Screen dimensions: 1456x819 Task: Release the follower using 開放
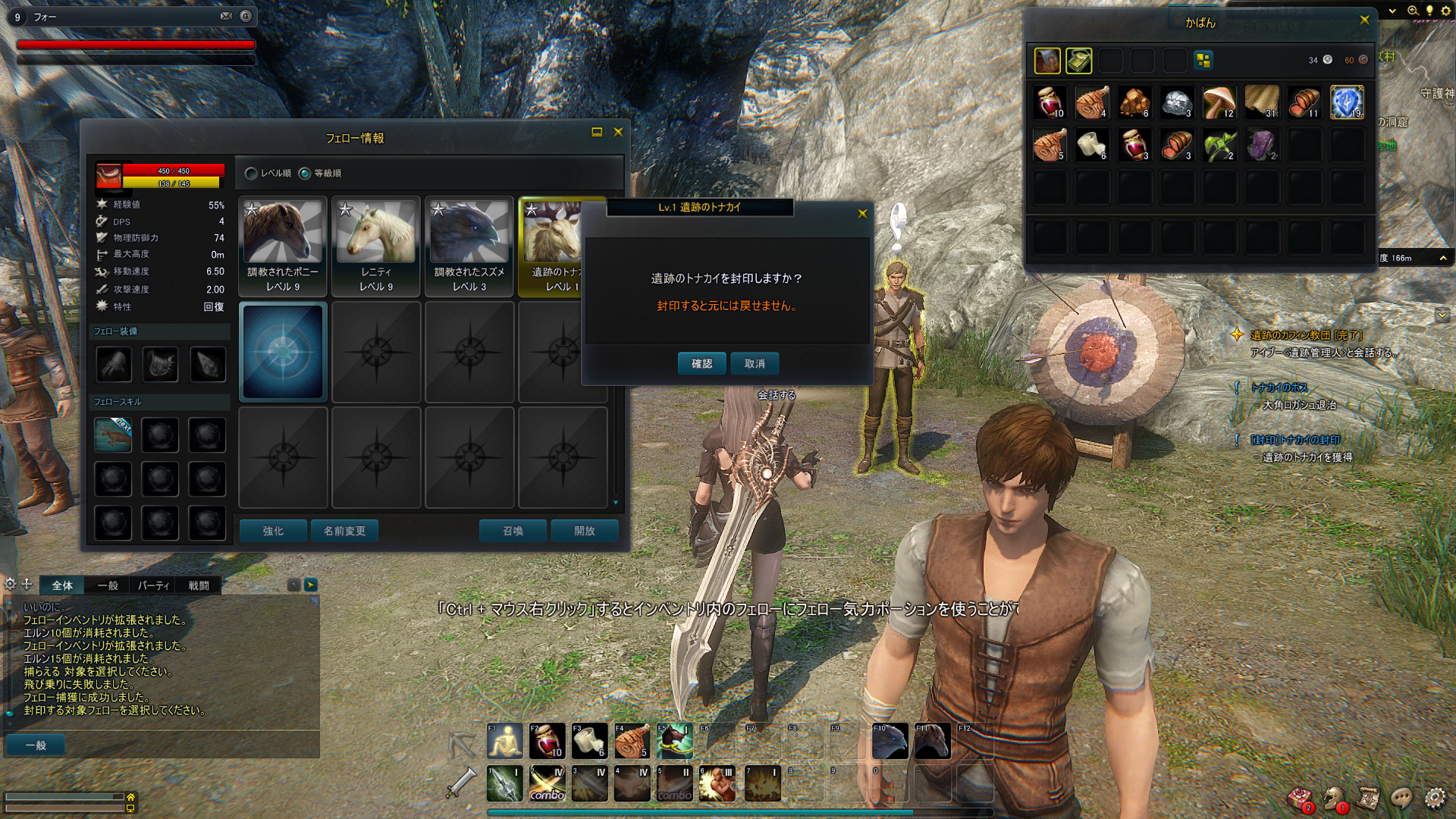click(x=585, y=531)
